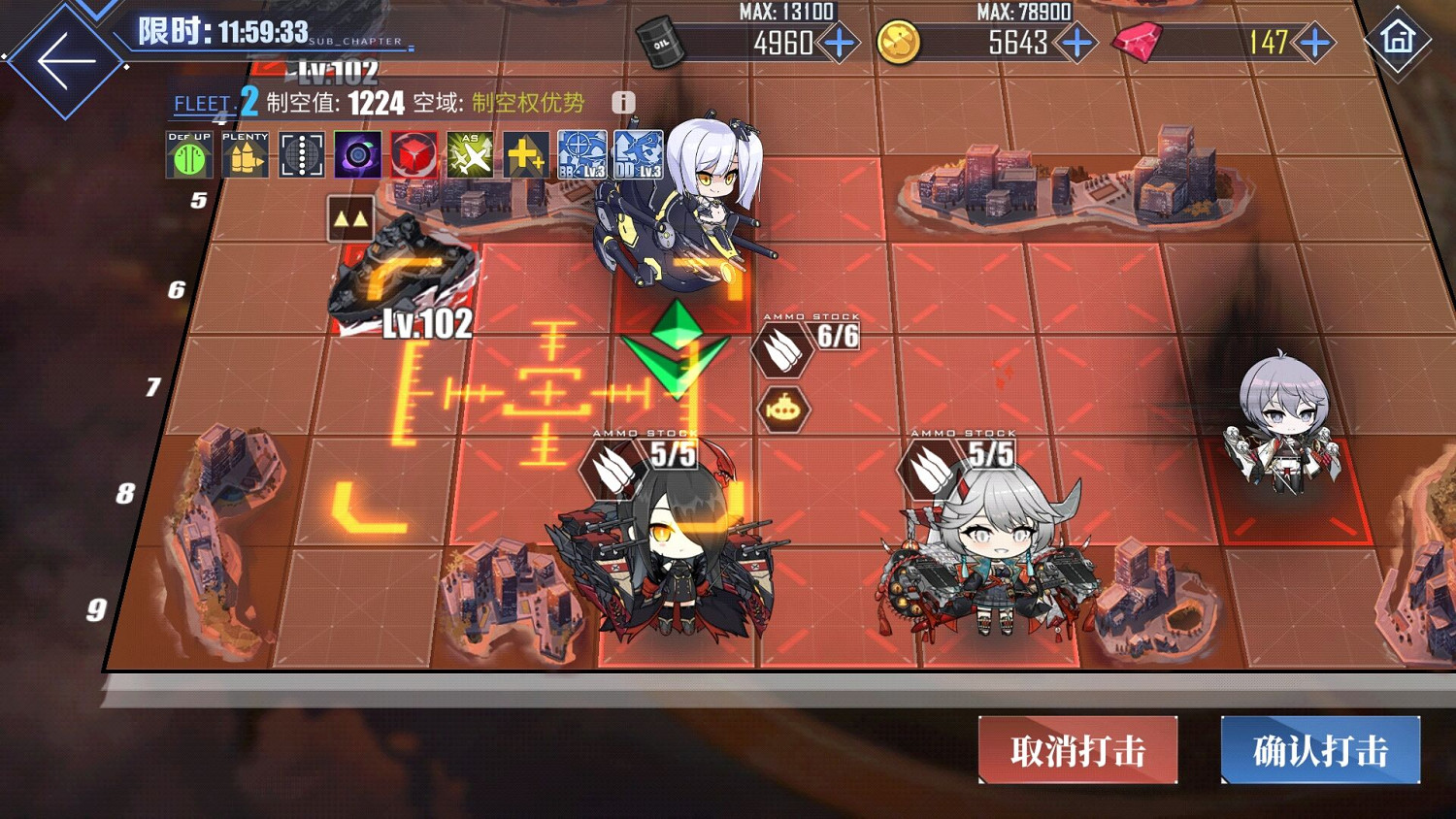The width and height of the screenshot is (1456, 819).
Task: Click the plus next to gems
Action: [1312, 43]
